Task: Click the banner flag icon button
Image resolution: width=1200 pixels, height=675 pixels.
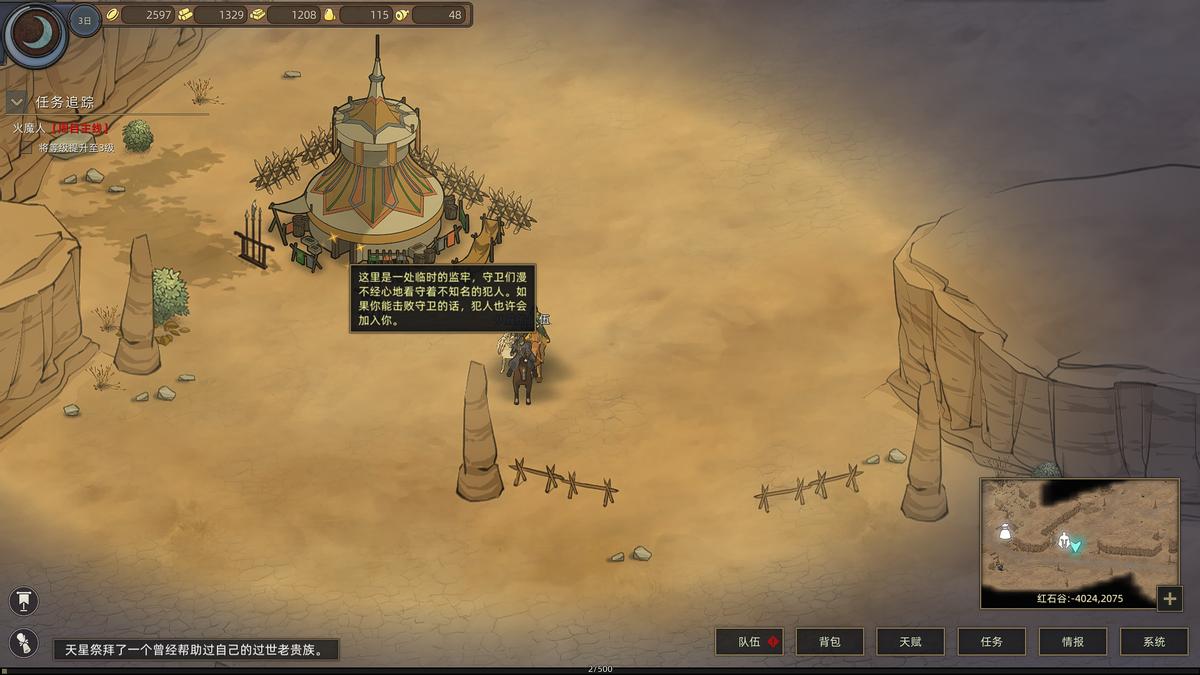Action: tap(23, 601)
